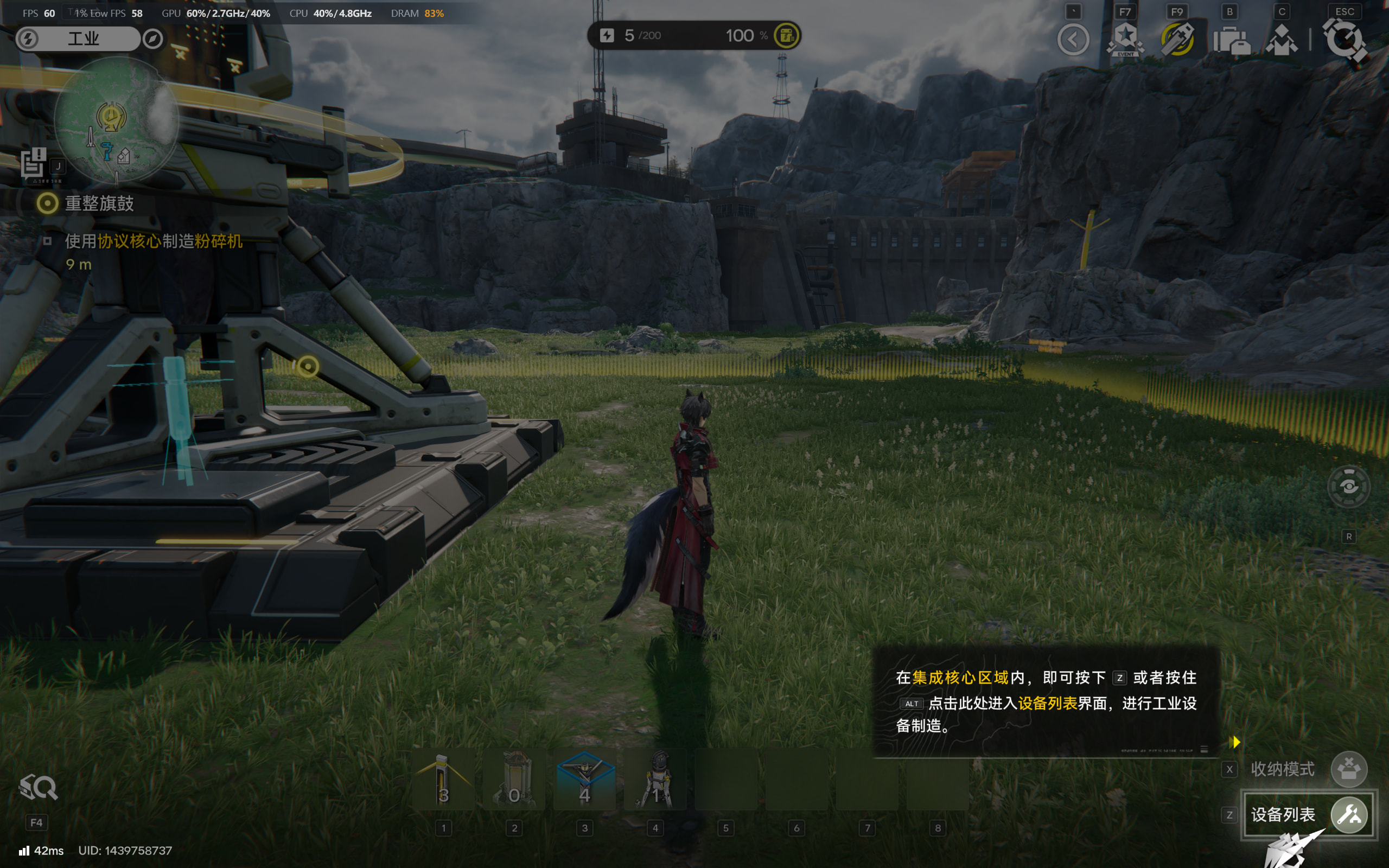Collapse the top-right menu with back arrow
Screen dimensions: 1389x868
[1073, 40]
